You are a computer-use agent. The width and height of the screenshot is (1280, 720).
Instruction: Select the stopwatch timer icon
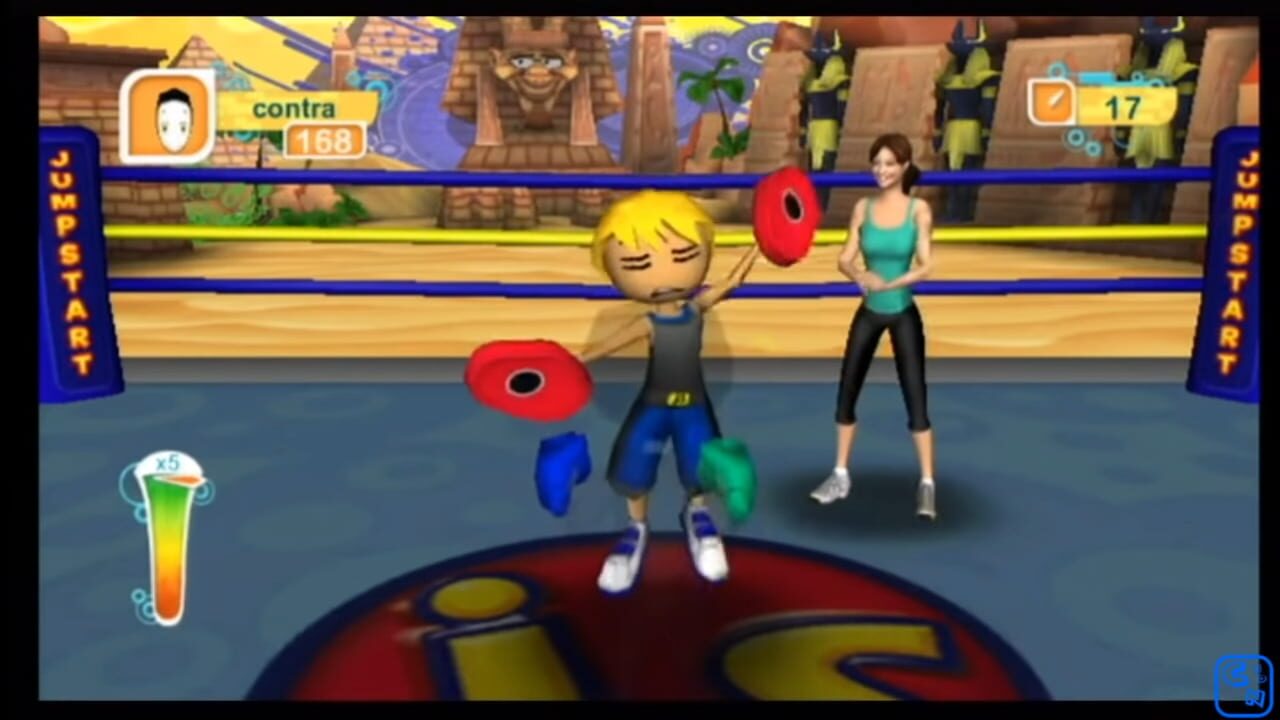[x=1052, y=100]
